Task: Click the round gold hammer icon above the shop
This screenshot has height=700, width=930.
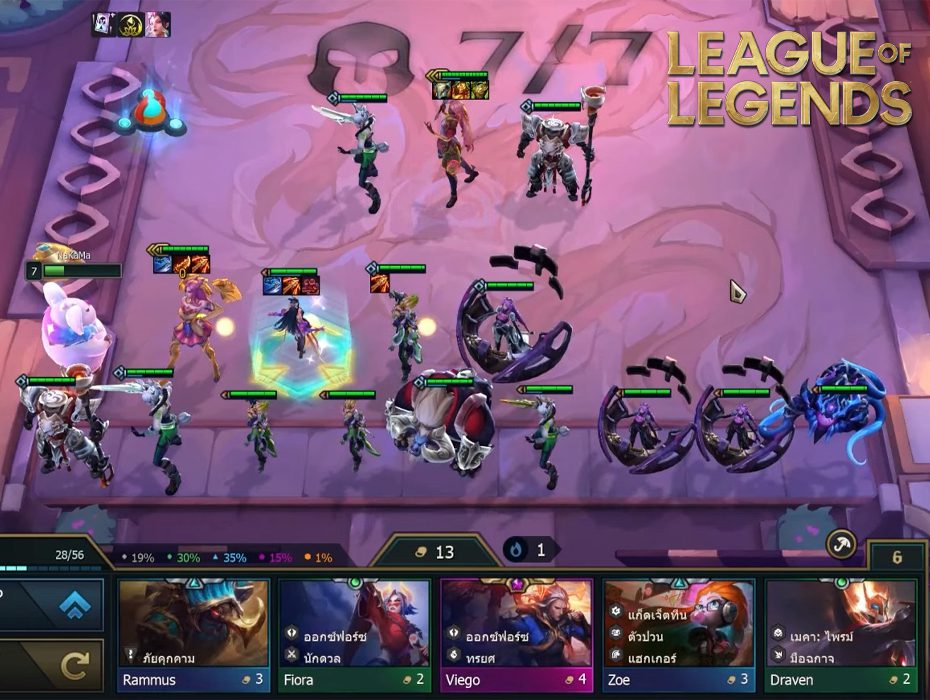Action: click(x=841, y=545)
